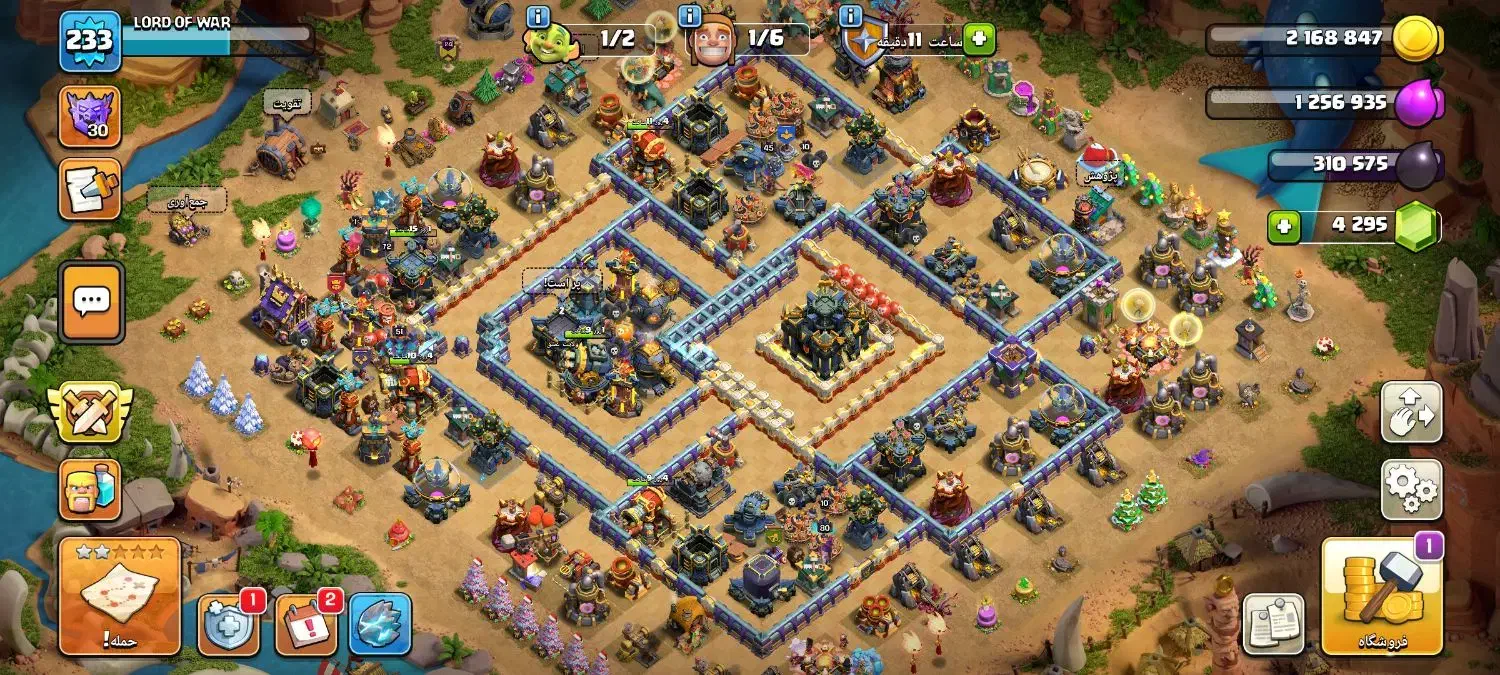Screen dimensions: 1500x675
Task: Open the layout editor hand button
Action: (x=1411, y=411)
